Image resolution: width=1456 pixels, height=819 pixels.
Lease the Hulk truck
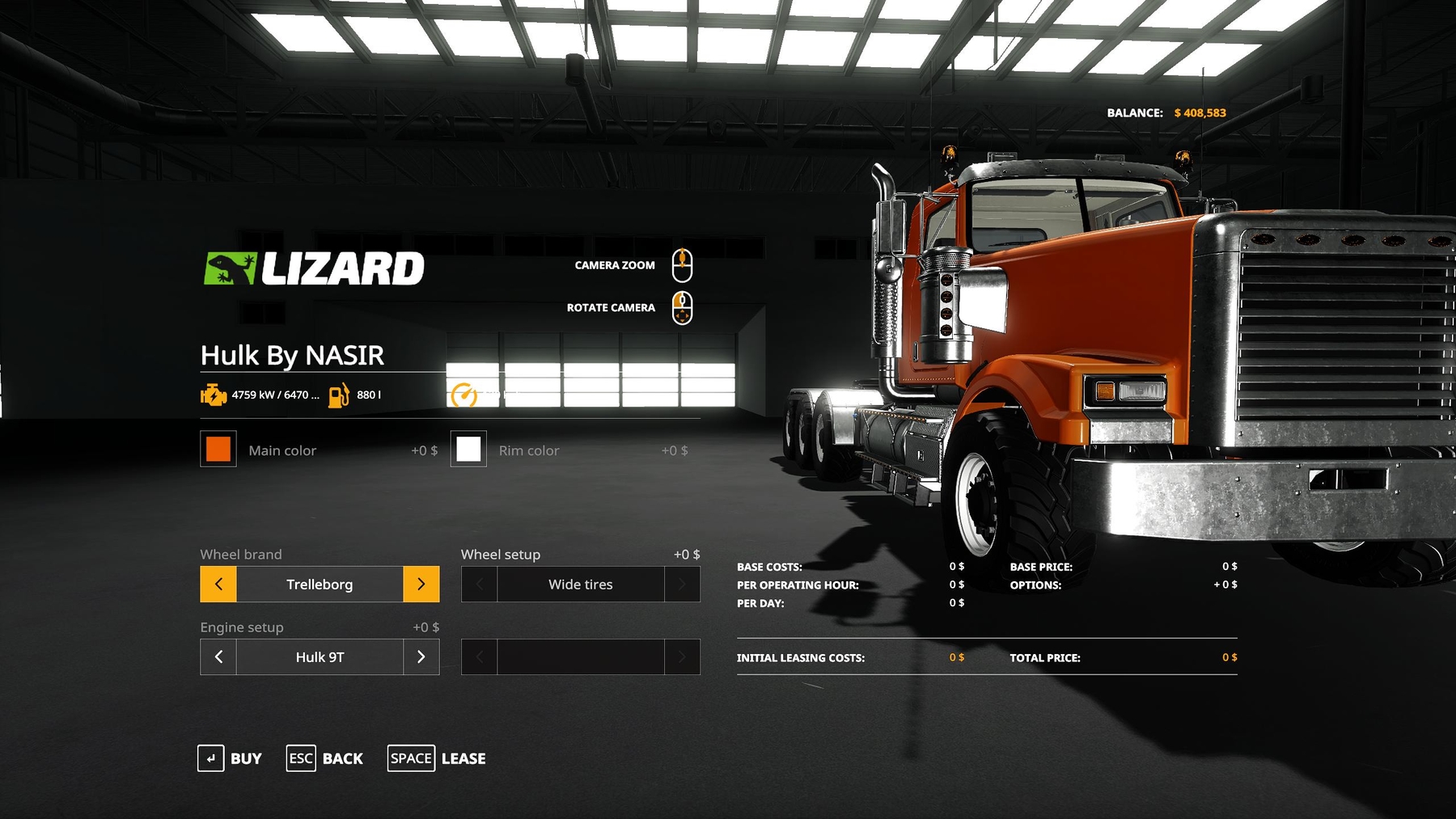437,758
